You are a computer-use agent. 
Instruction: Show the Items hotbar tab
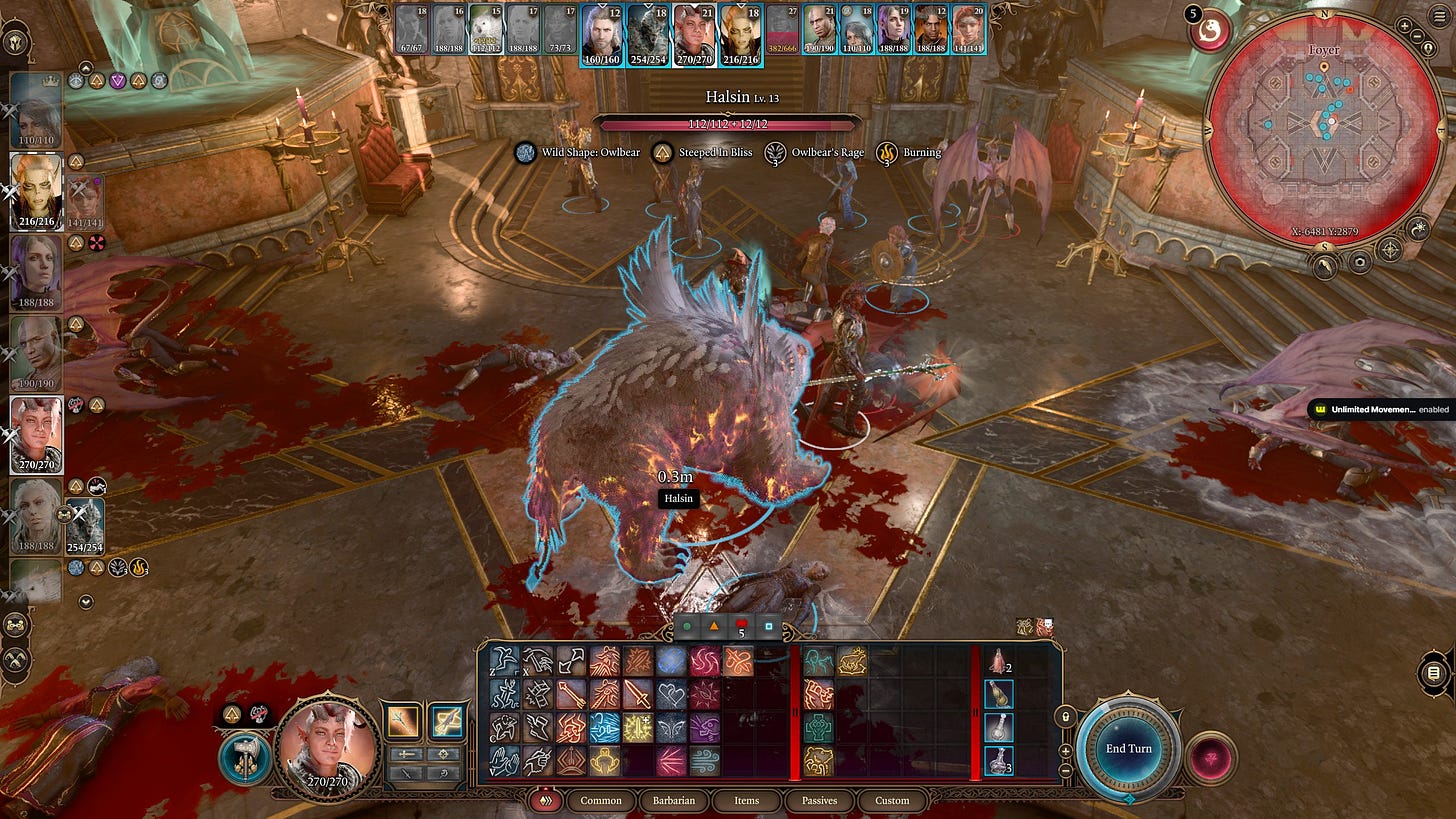[746, 800]
